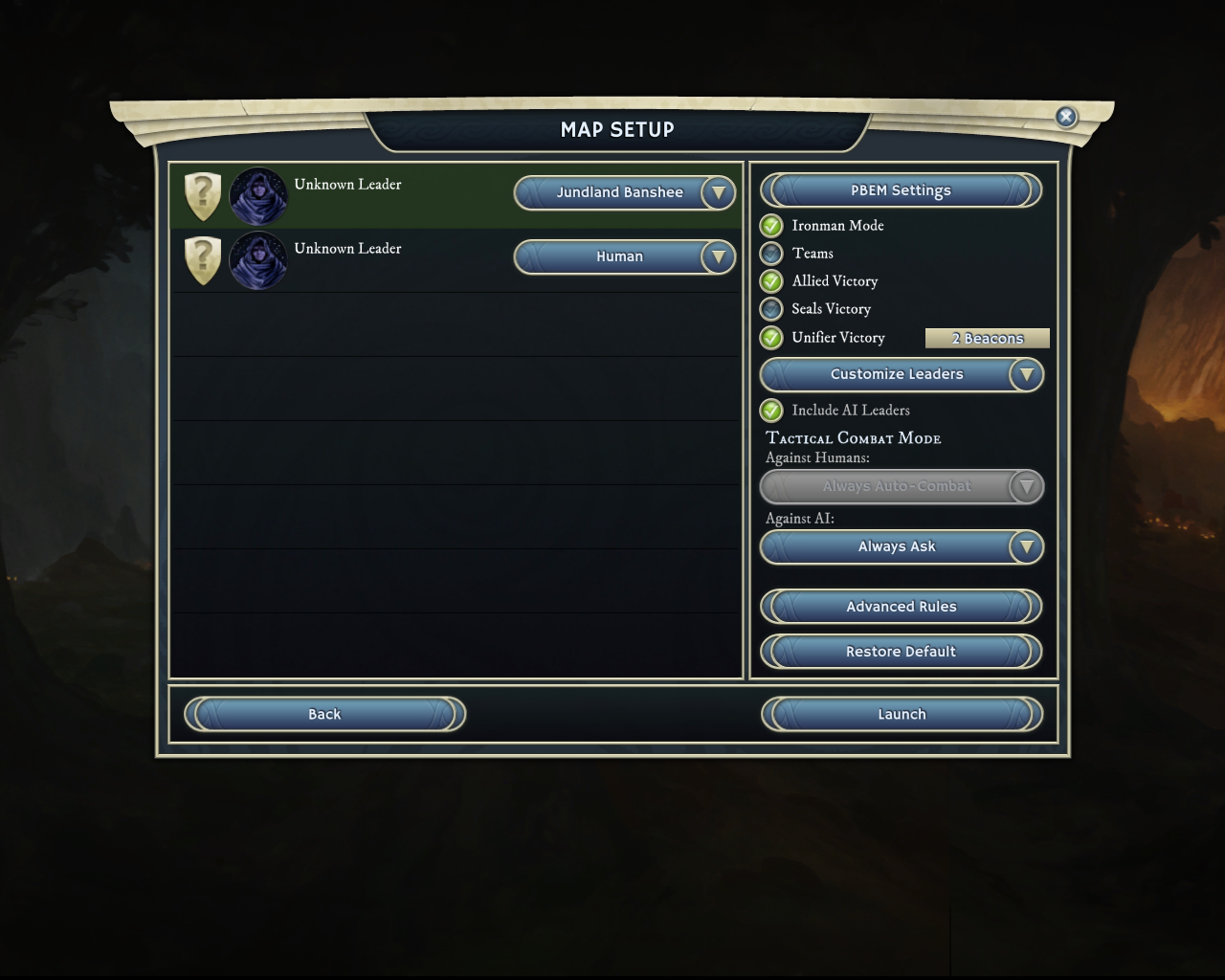1225x980 pixels.
Task: Toggle Include AI Leaders checkbox
Action: pos(771,411)
